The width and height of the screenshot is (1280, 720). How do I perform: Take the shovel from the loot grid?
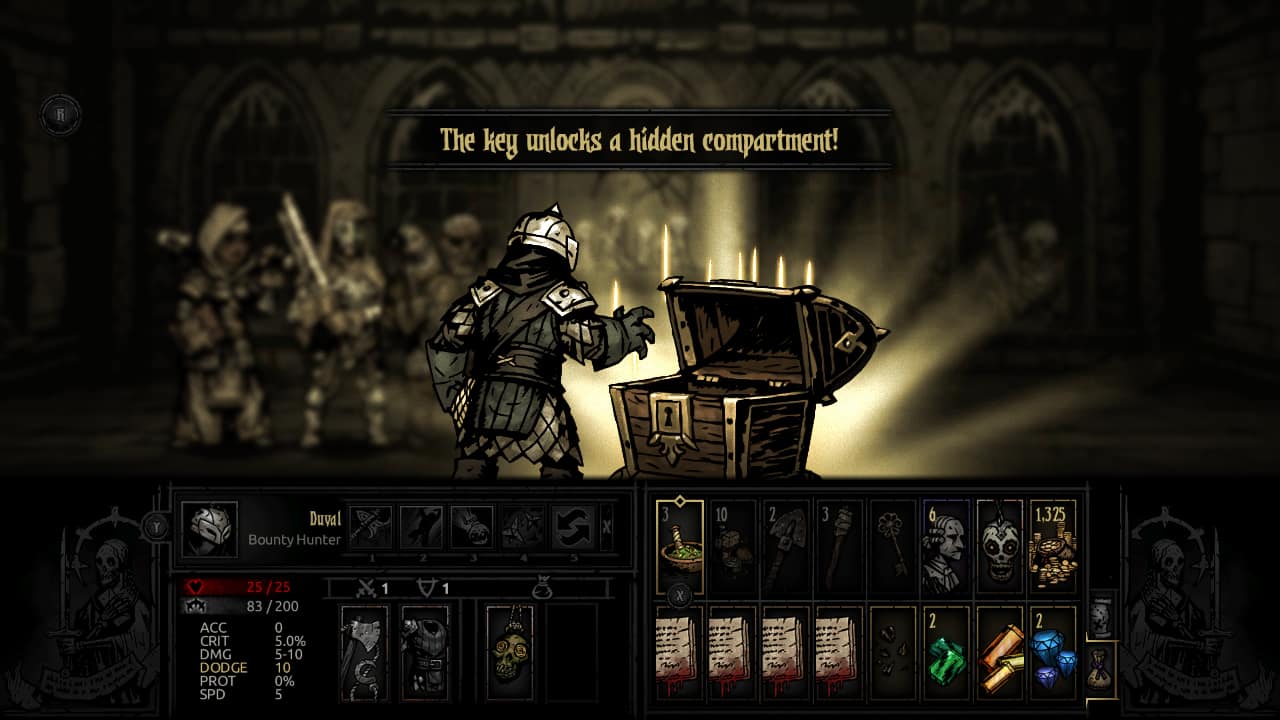click(784, 542)
